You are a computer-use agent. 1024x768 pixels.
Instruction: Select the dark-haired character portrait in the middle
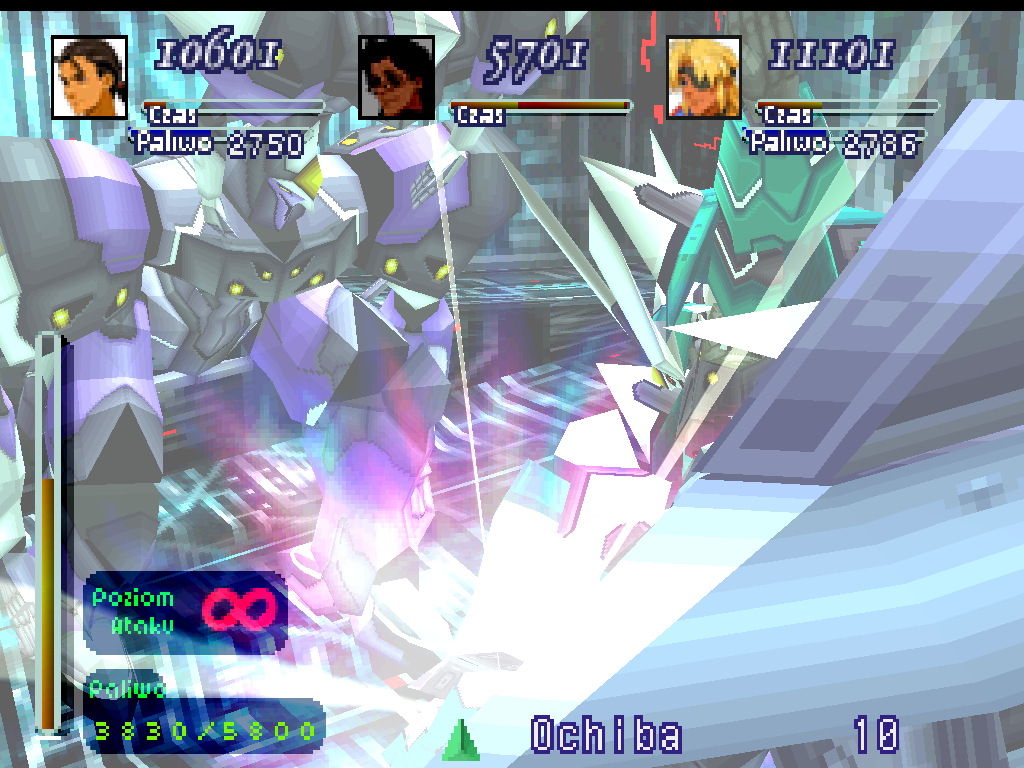point(397,77)
